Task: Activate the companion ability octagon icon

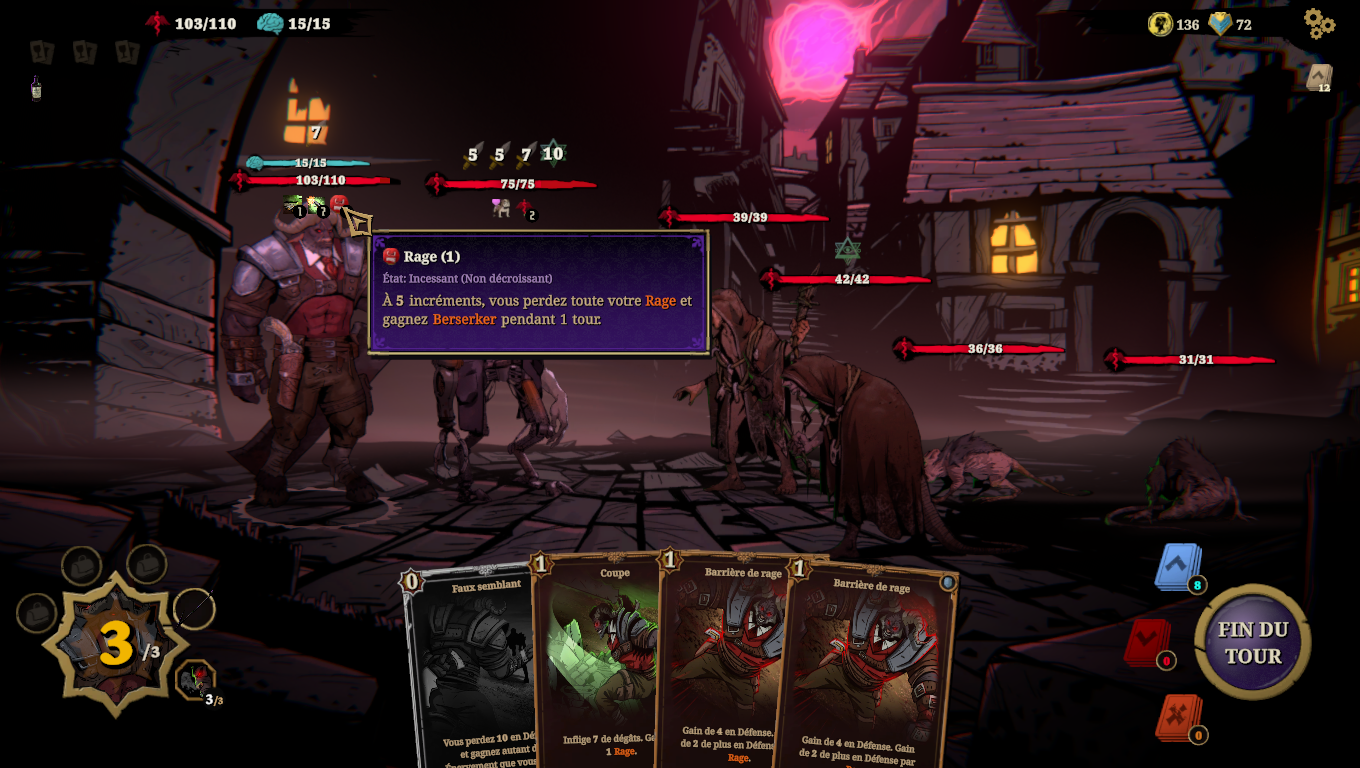Action: [195, 680]
